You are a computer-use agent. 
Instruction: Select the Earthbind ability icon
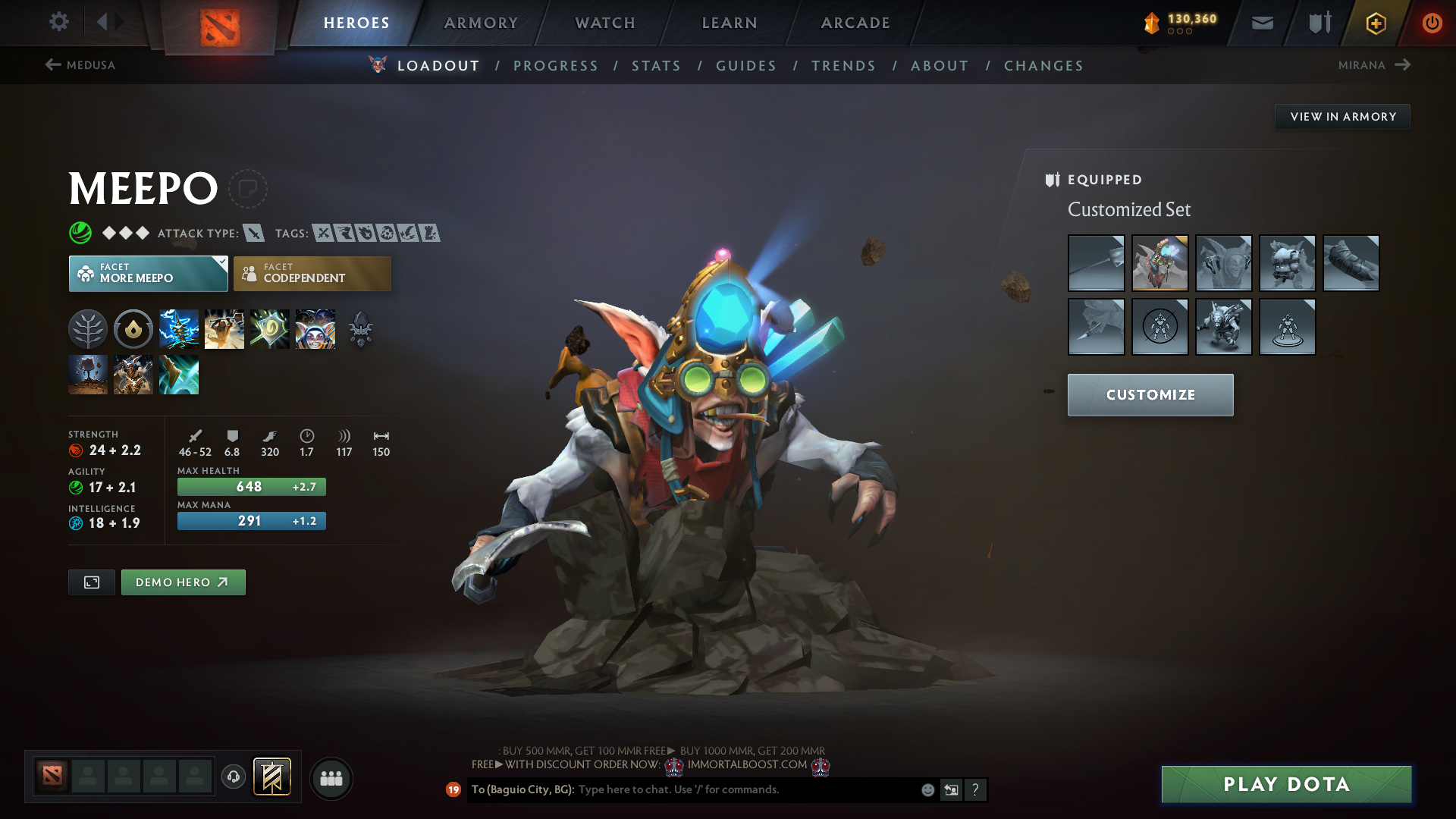[x=179, y=328]
